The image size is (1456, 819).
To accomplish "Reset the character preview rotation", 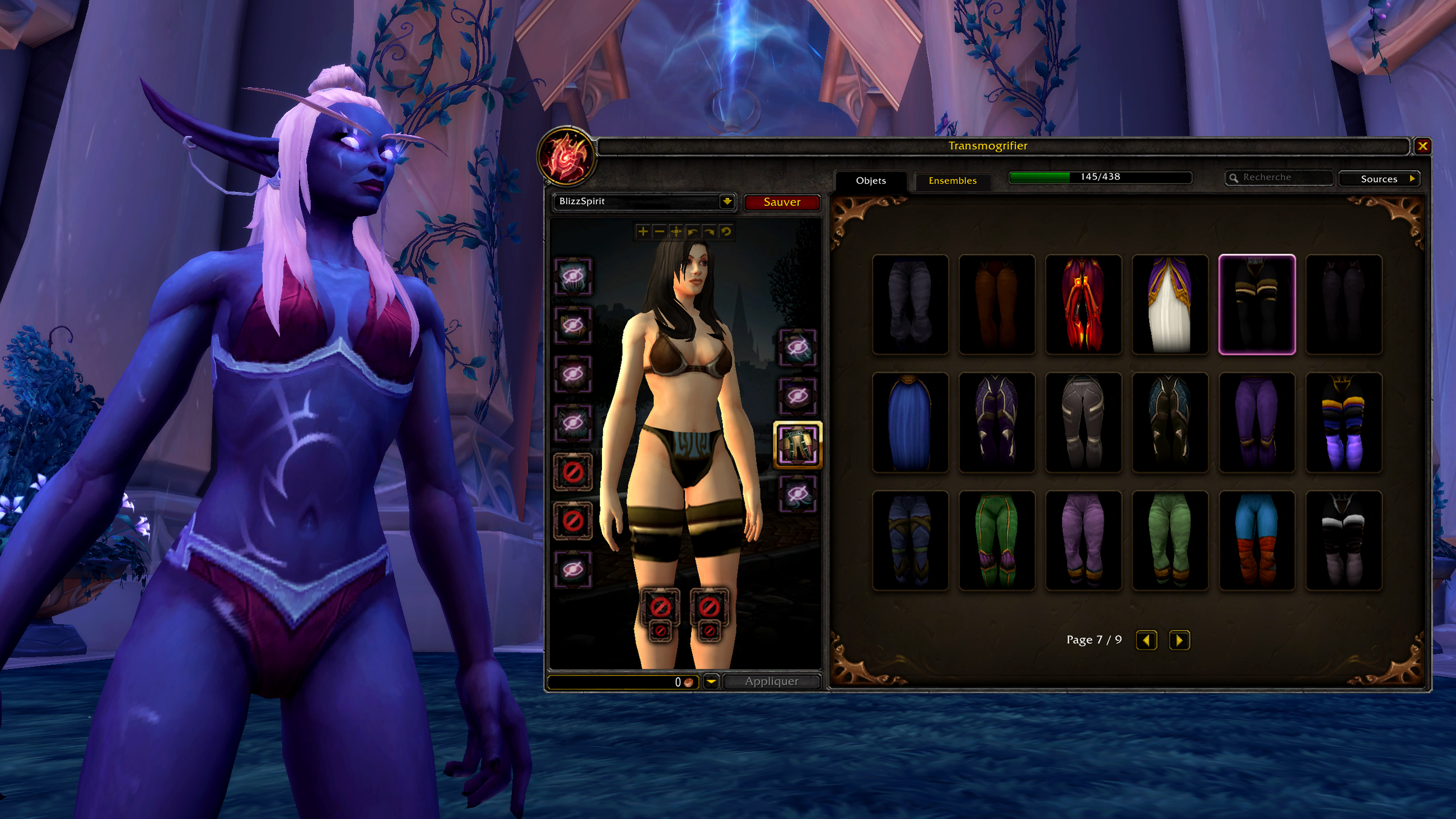I will coord(726,232).
